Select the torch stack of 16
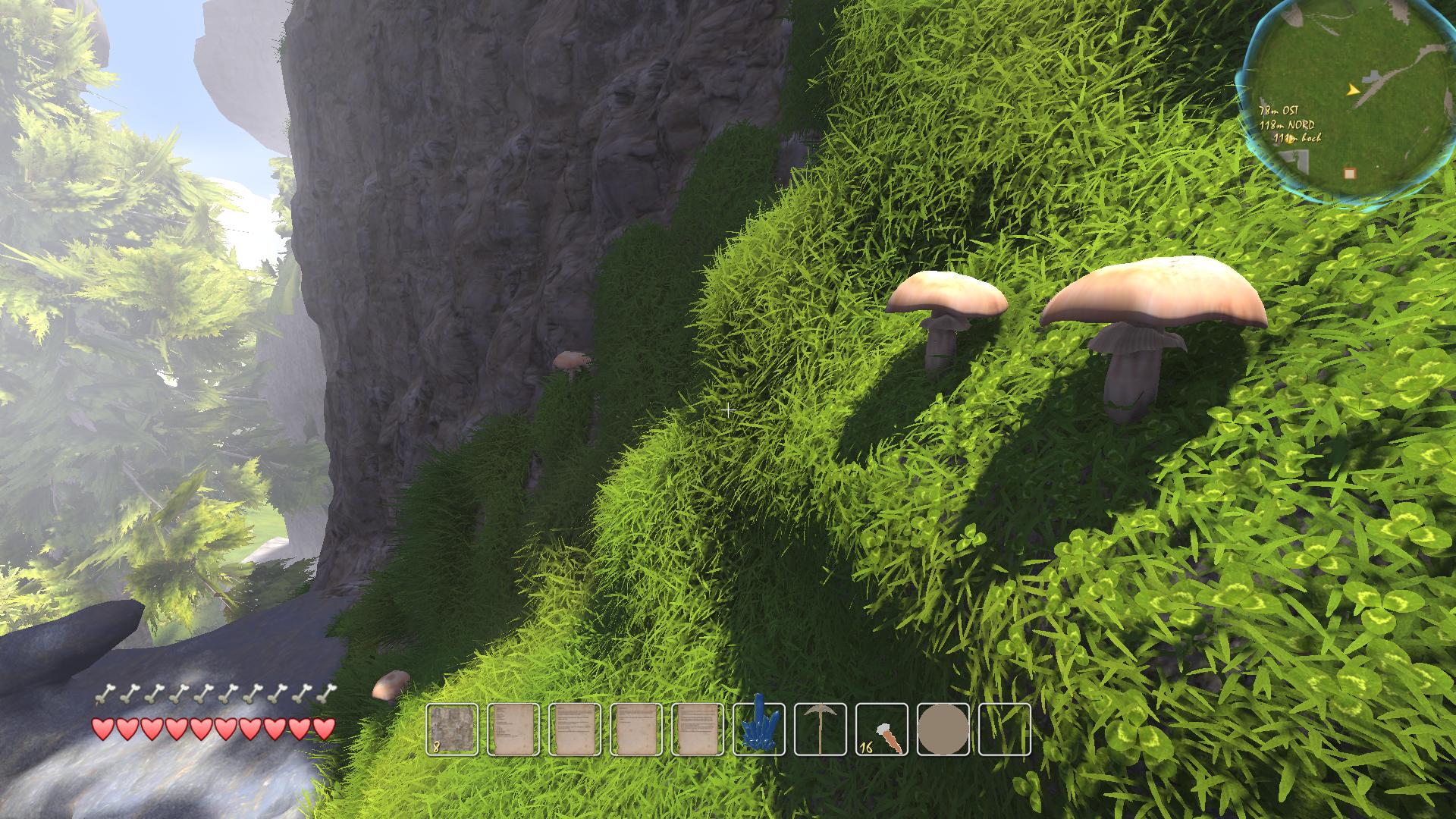The image size is (1456, 819). (882, 730)
